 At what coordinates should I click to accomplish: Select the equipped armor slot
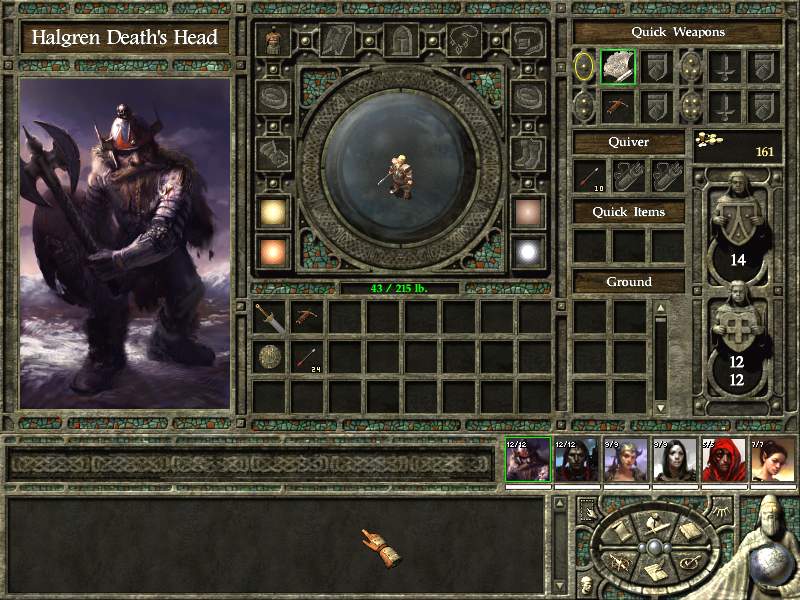click(272, 41)
